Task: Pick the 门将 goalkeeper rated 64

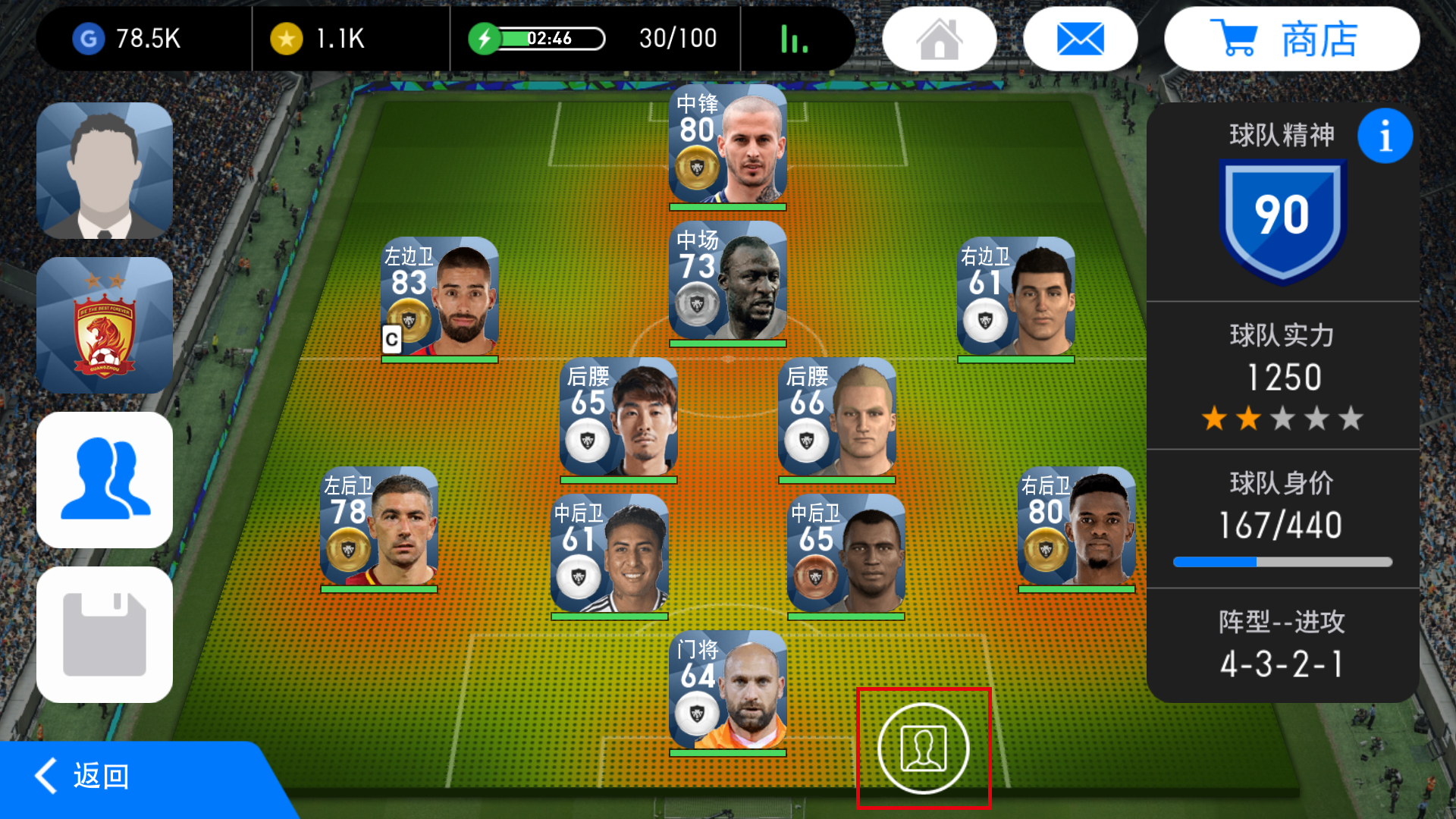Action: tap(728, 692)
